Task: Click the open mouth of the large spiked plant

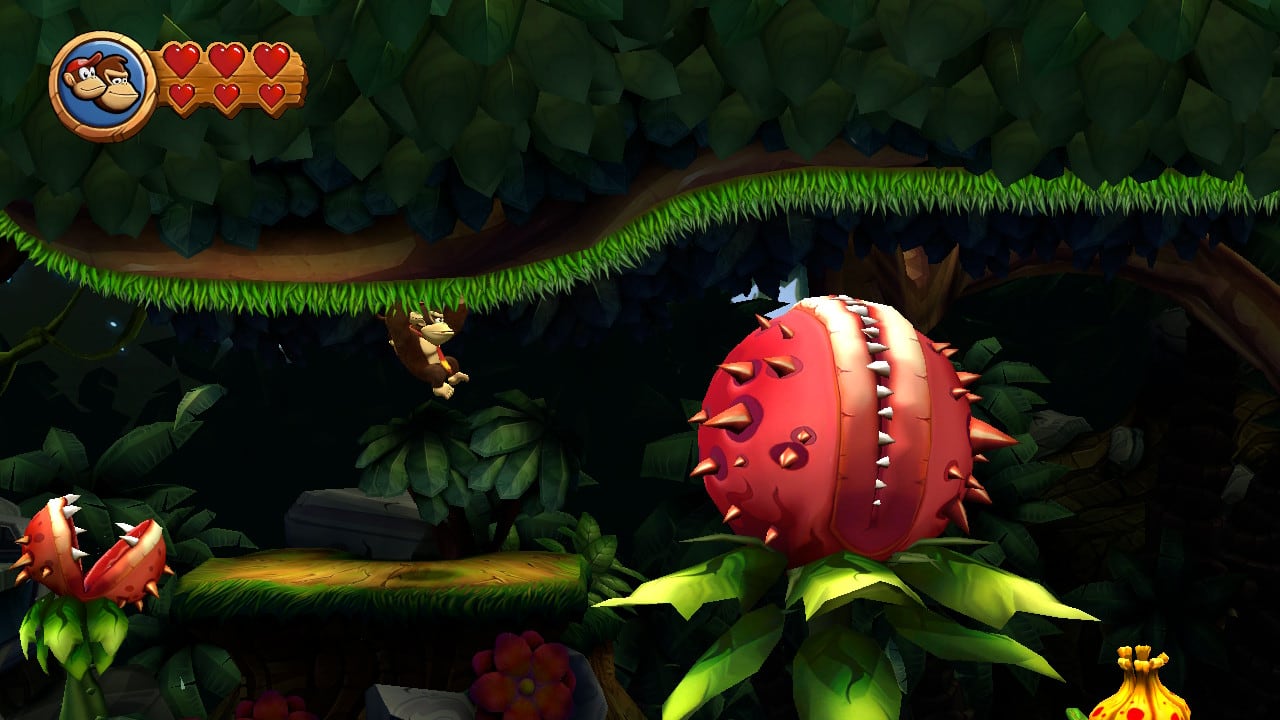Action: [880, 420]
